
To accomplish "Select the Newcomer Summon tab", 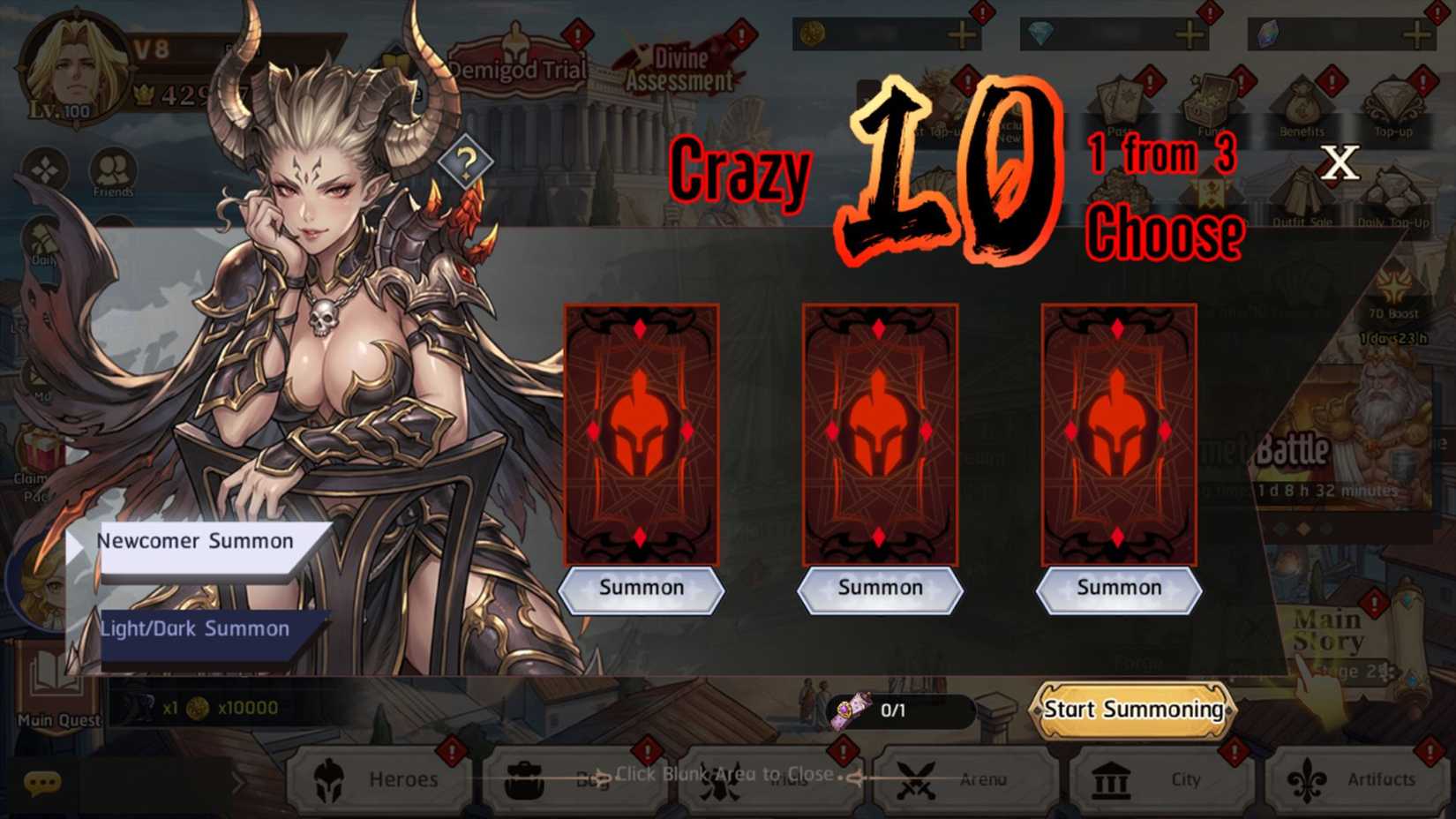I will 196,540.
